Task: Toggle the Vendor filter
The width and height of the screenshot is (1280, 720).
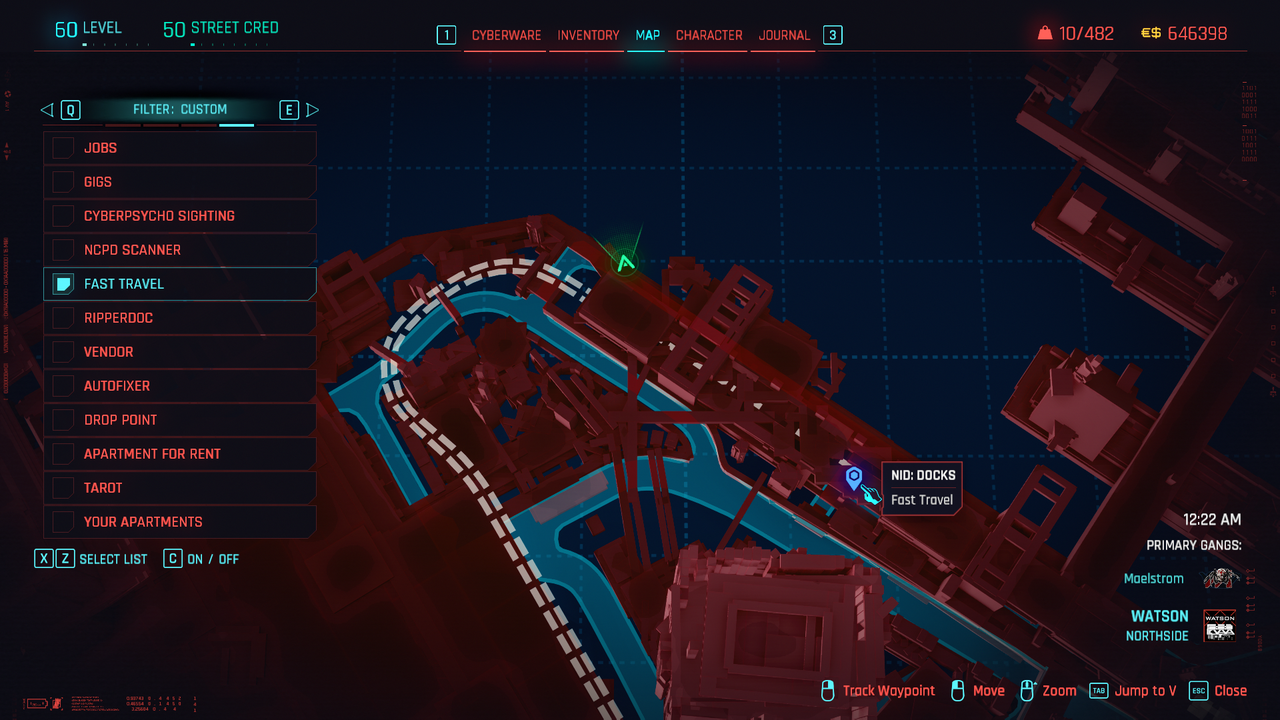Action: point(64,352)
